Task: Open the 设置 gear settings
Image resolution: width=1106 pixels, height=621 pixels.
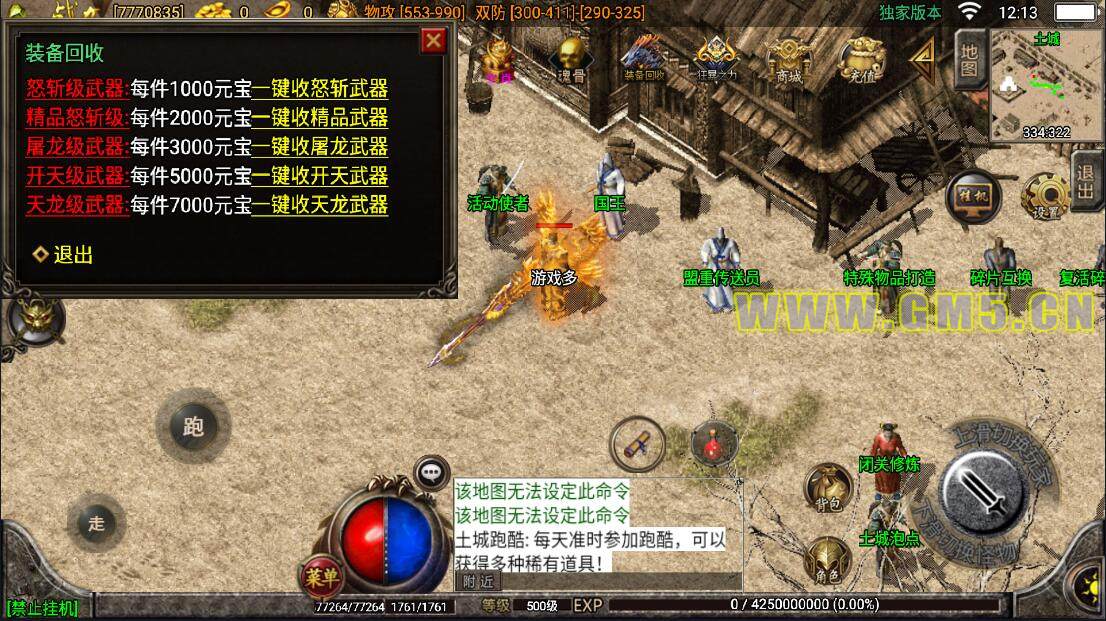Action: (1046, 196)
